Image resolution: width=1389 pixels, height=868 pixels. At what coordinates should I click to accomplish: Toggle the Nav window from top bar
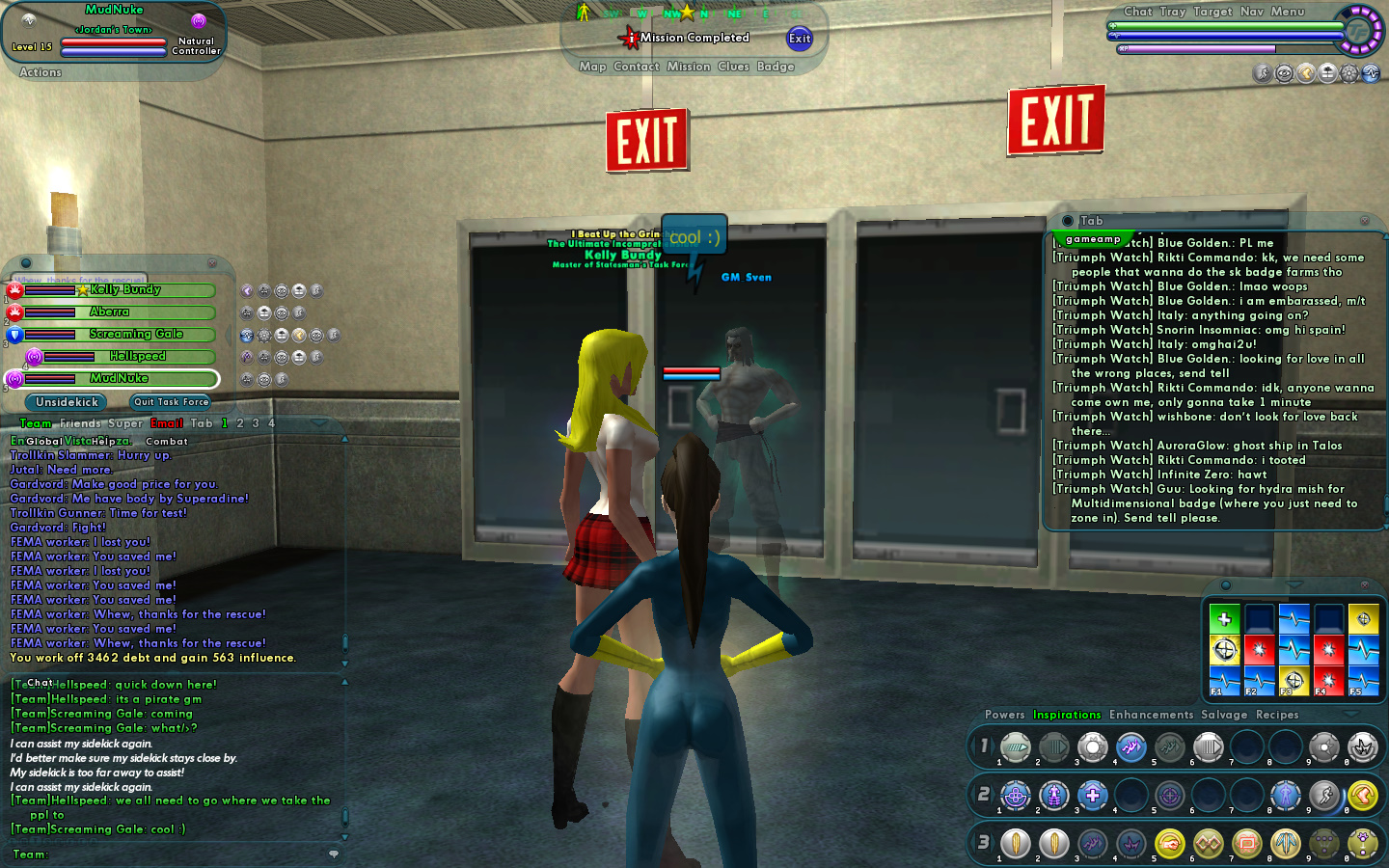pos(1251,12)
